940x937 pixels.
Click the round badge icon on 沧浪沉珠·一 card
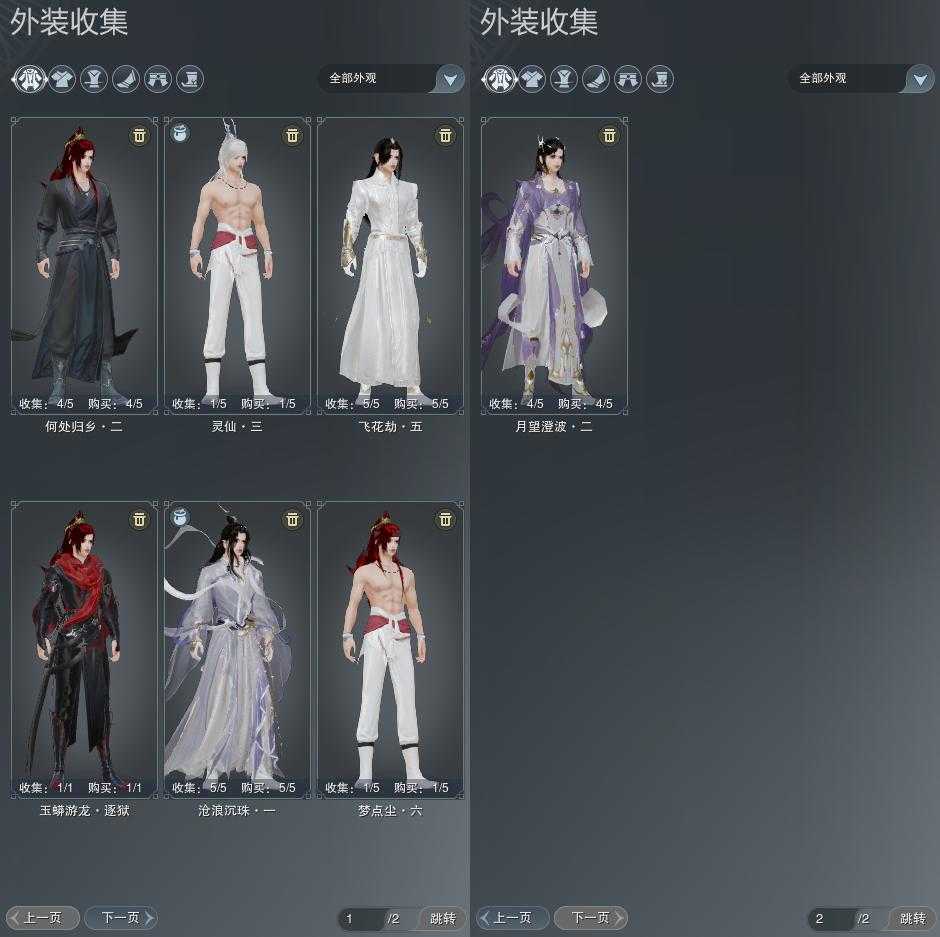click(181, 516)
